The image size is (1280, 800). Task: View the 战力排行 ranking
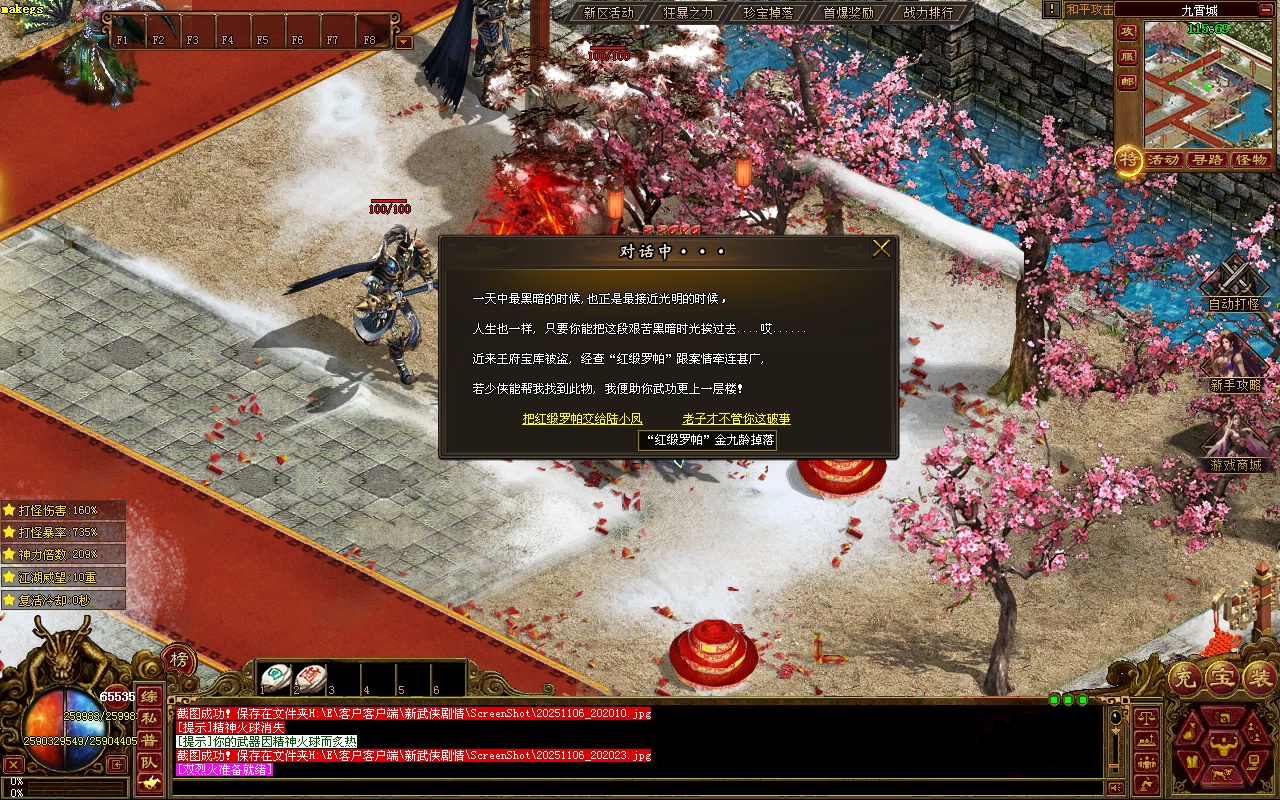tap(928, 13)
